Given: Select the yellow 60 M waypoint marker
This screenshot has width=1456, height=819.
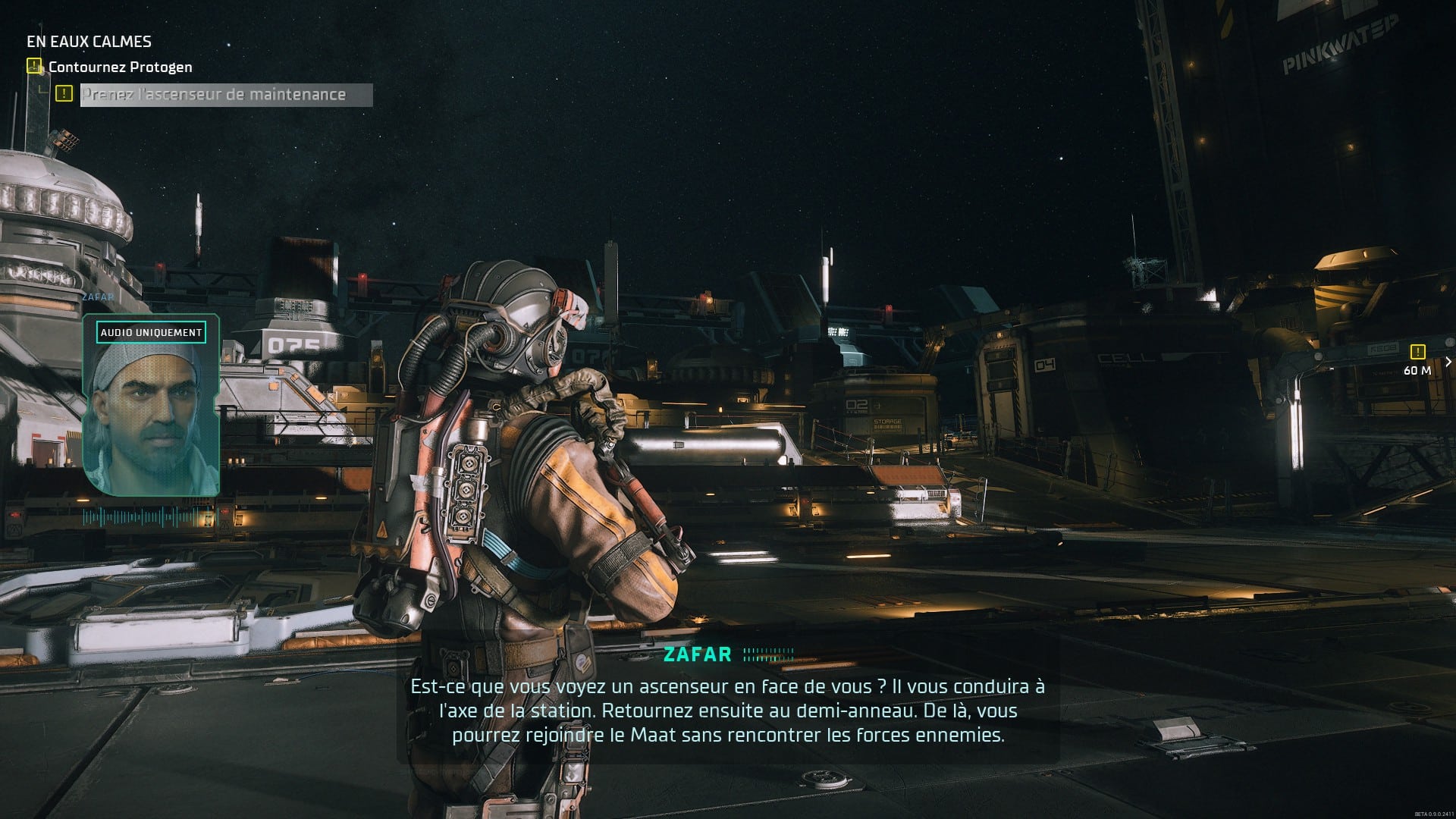Looking at the screenshot, I should pos(1417,352).
